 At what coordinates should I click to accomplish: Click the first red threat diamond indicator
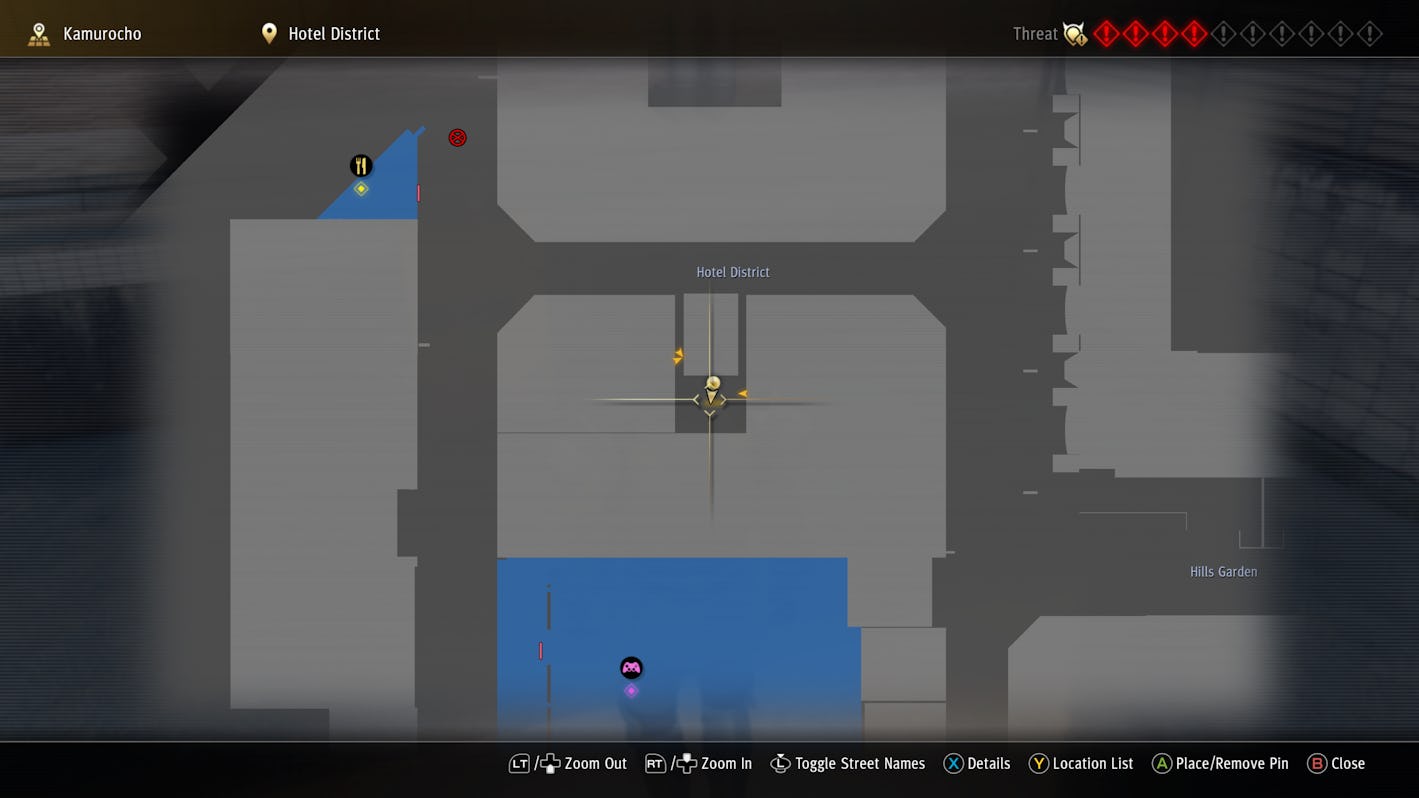click(1106, 33)
